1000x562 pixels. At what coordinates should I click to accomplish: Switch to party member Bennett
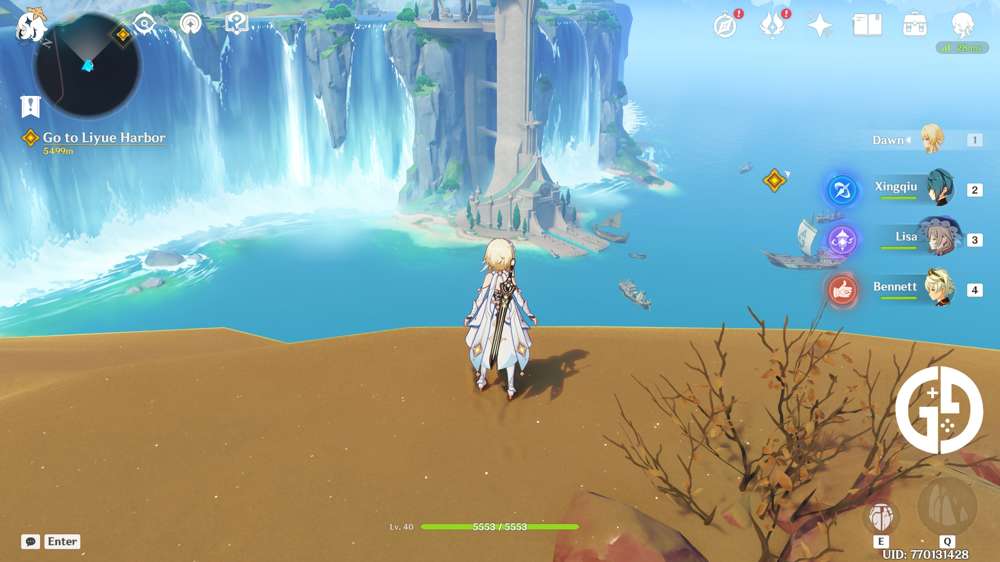tap(938, 288)
